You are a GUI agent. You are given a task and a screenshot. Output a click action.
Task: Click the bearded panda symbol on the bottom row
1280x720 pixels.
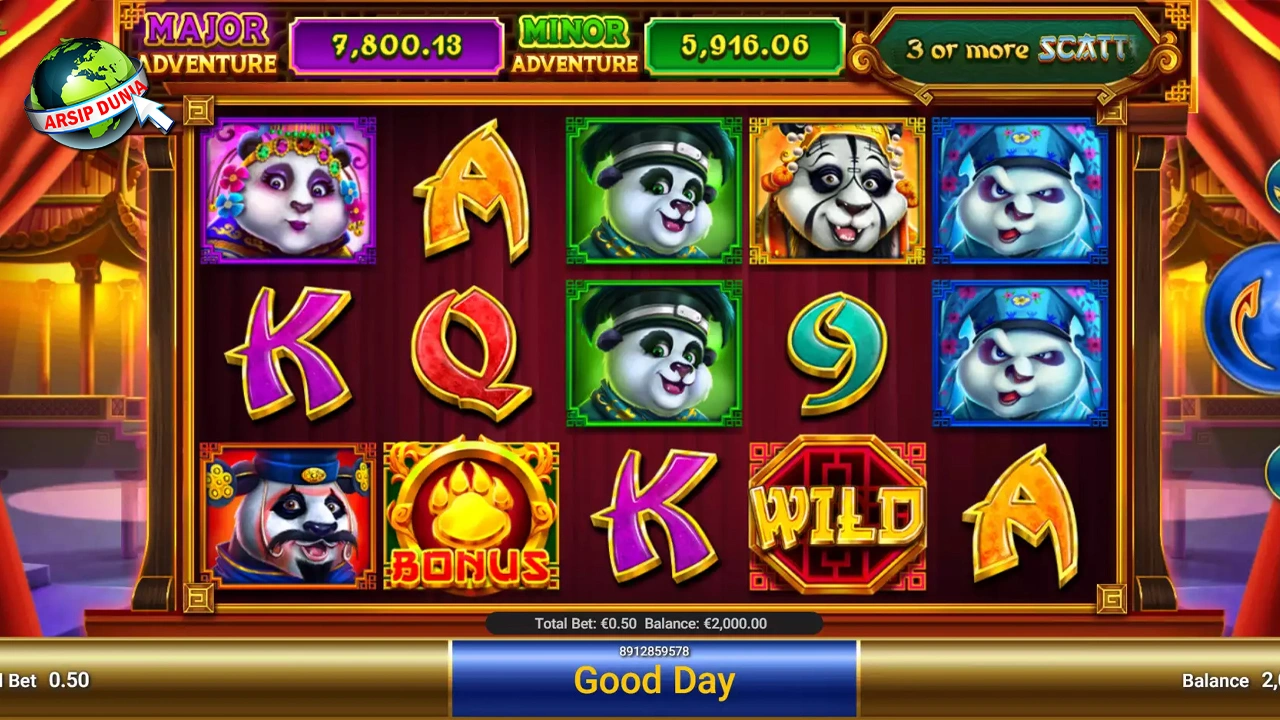(288, 515)
